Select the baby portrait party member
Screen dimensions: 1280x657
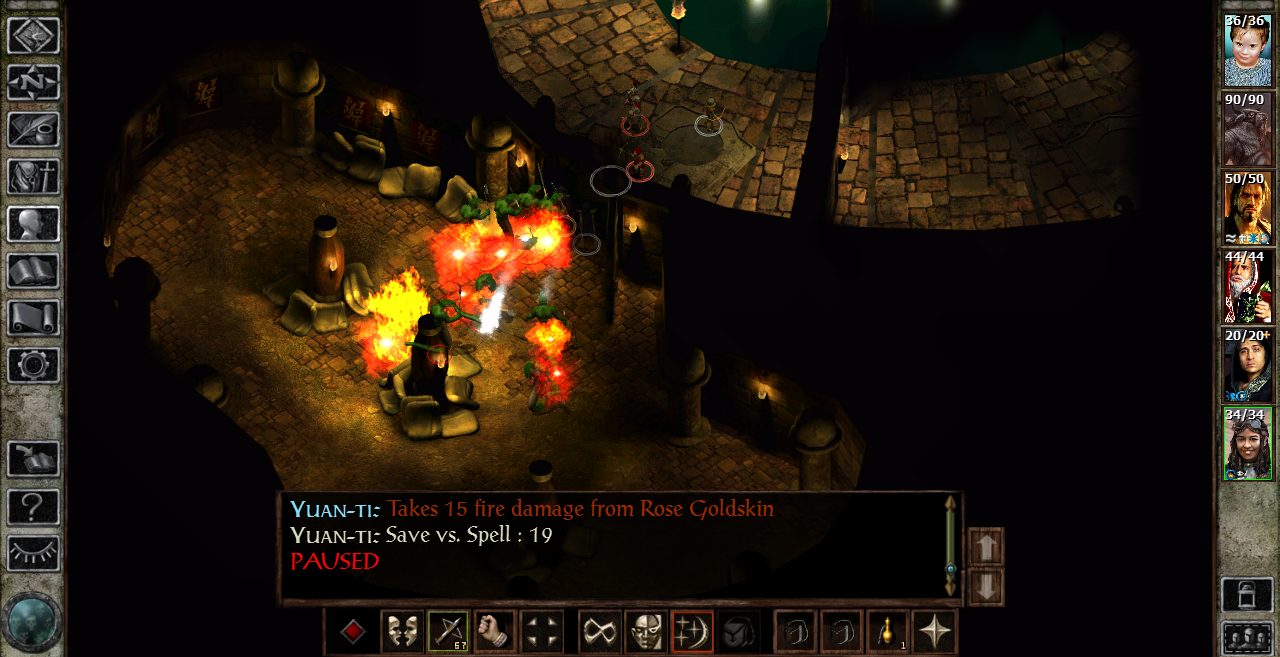pos(1247,50)
